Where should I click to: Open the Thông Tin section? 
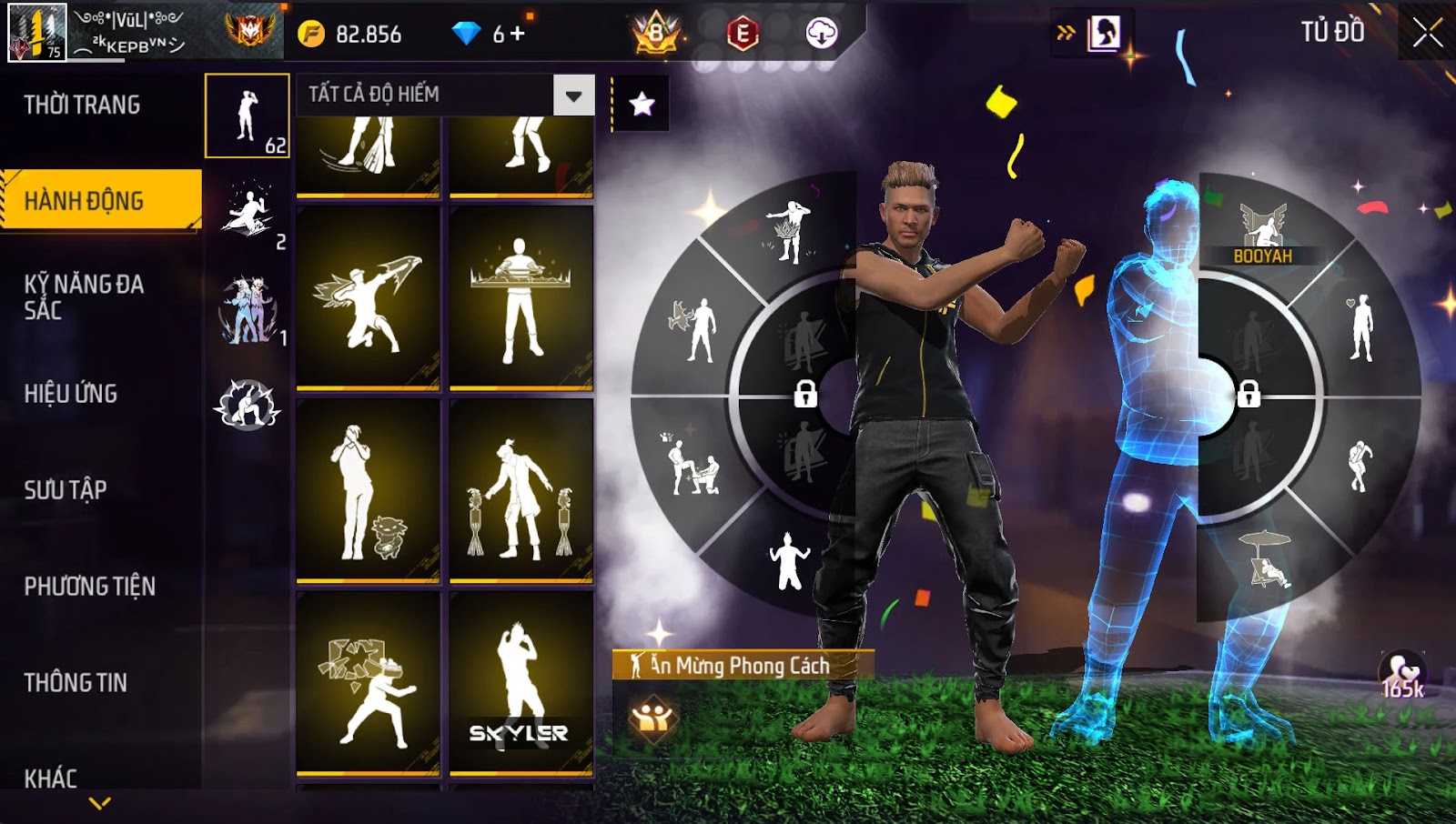pos(76,683)
